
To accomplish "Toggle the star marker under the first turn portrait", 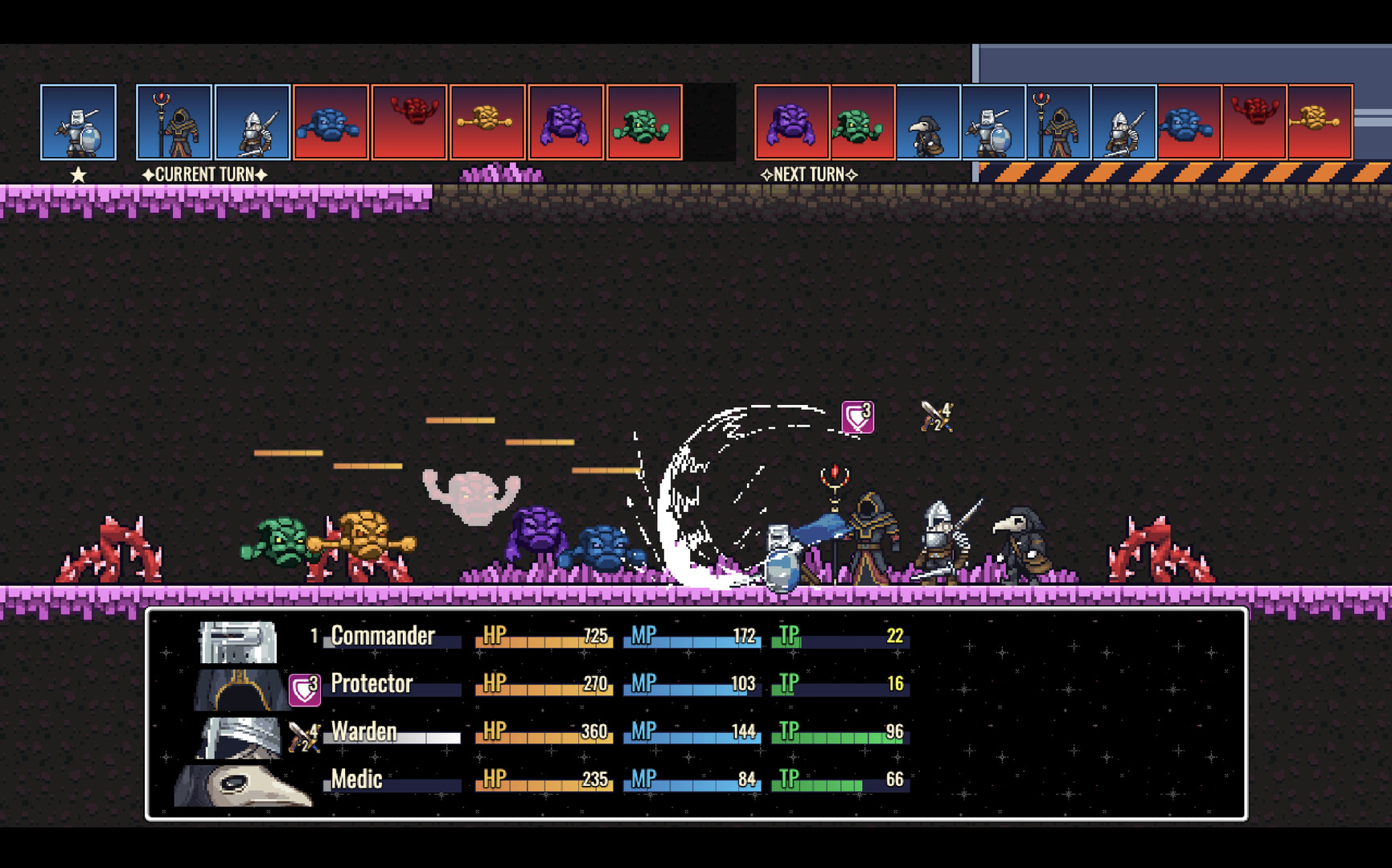I will 77,173.
